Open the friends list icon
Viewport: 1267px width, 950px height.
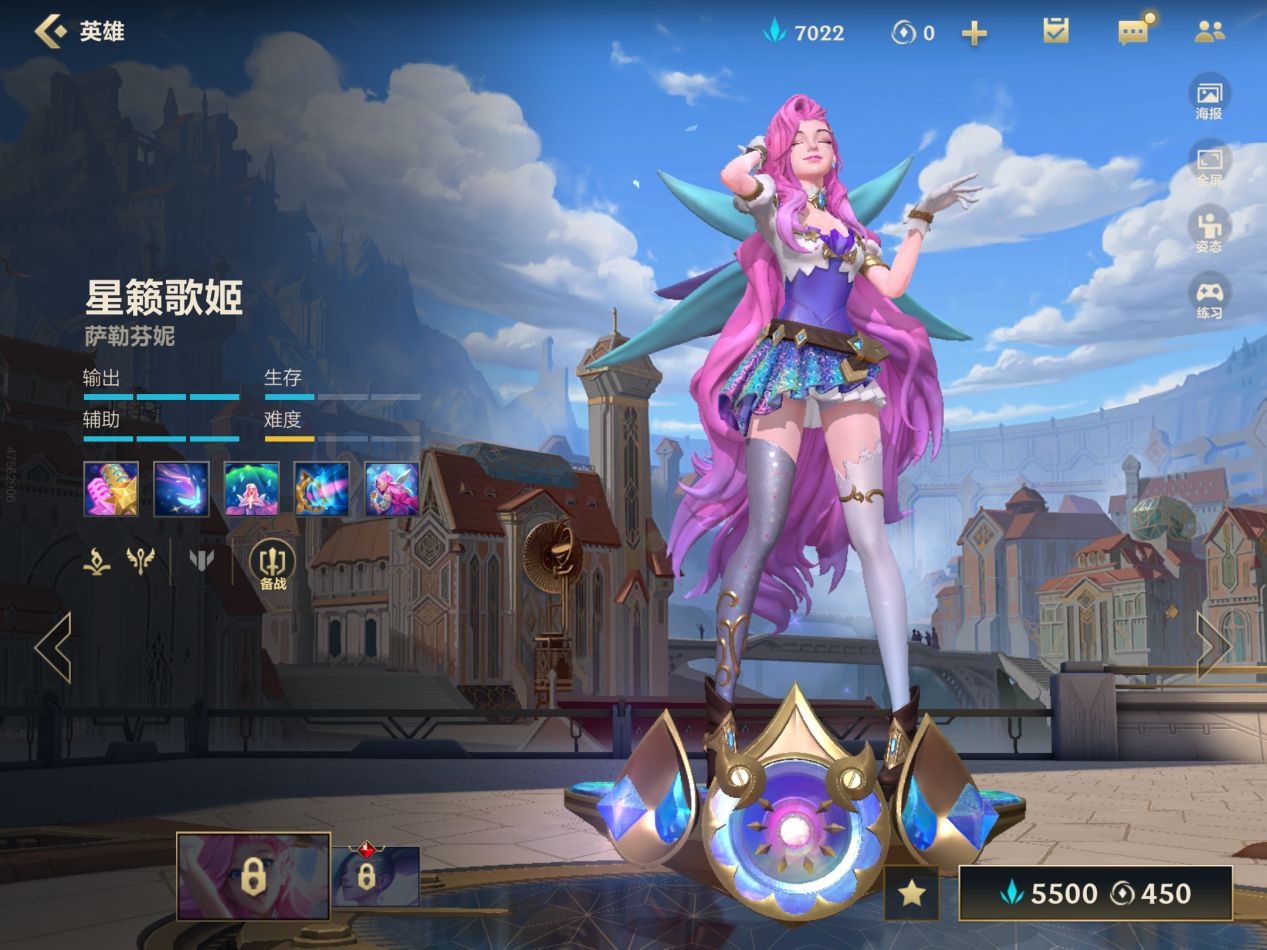(1209, 31)
